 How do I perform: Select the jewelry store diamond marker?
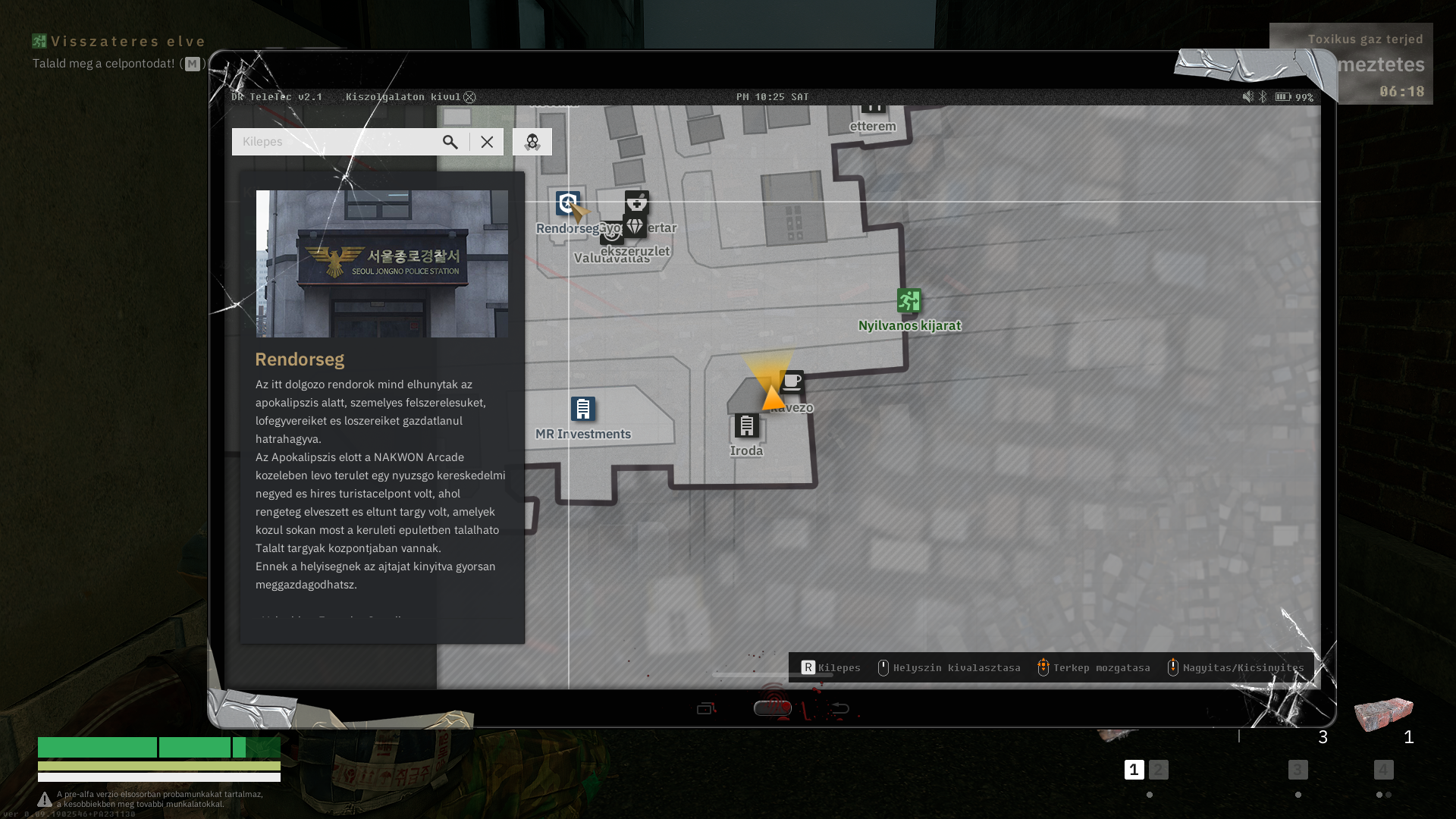coord(635,226)
